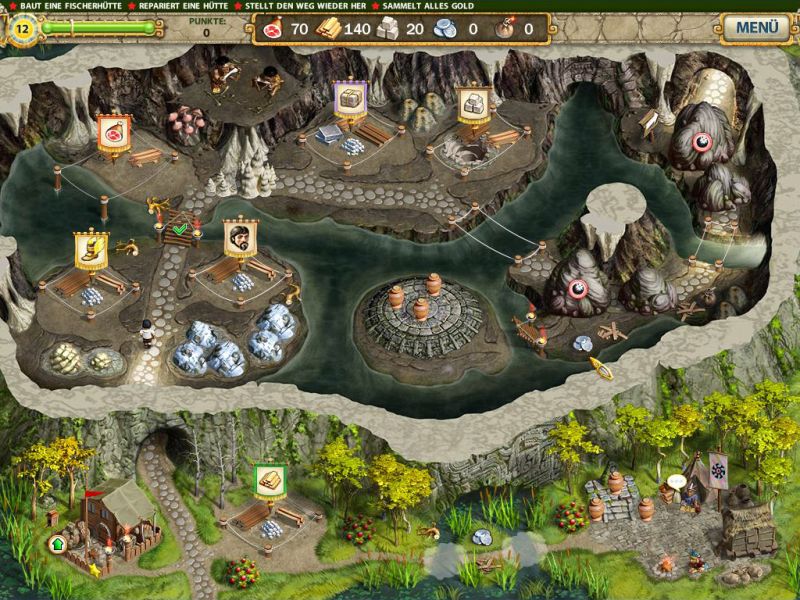Choose the purple crate banner build site

(x=349, y=99)
